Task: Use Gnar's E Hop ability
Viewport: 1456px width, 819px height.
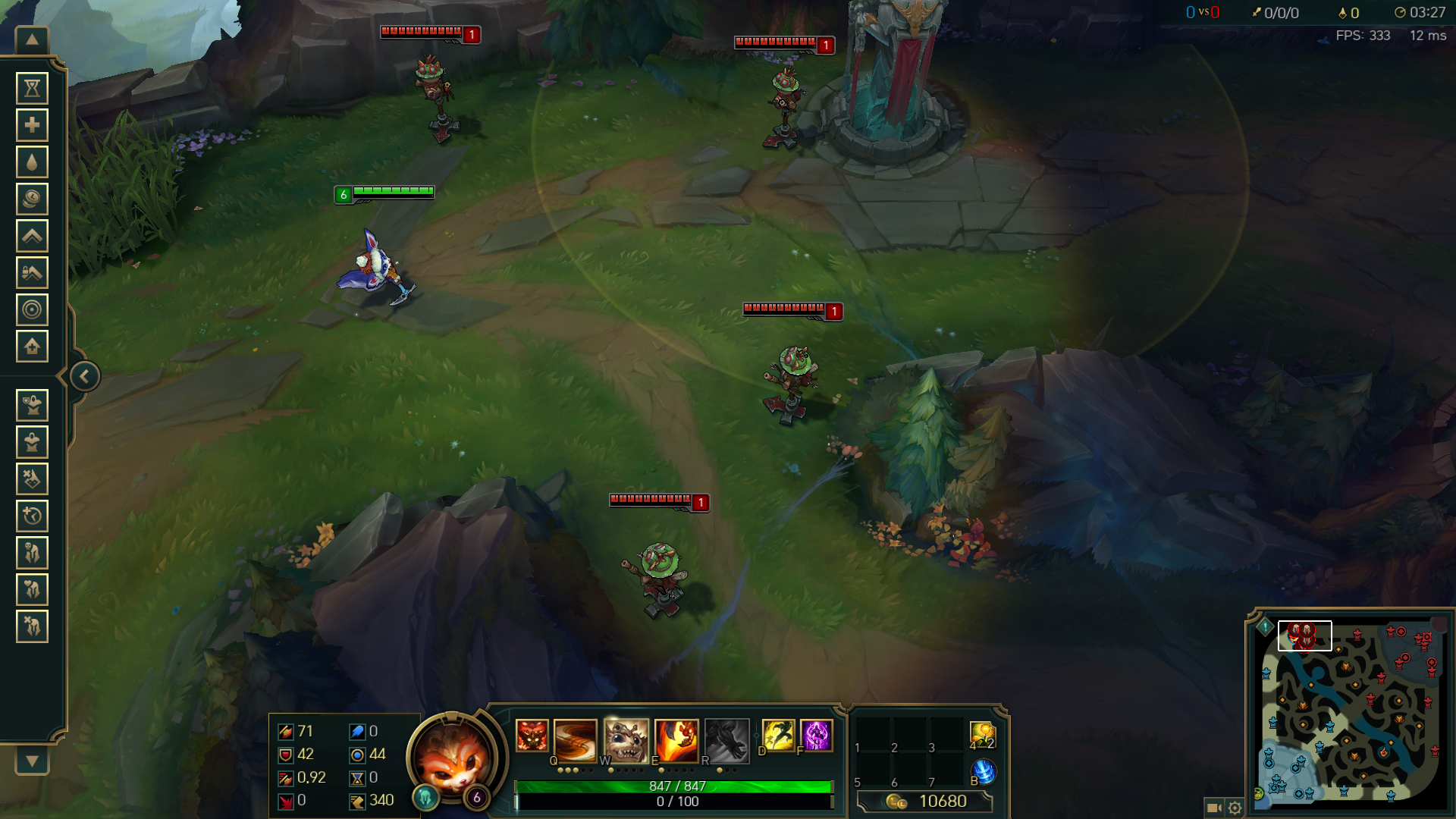Action: tap(676, 739)
